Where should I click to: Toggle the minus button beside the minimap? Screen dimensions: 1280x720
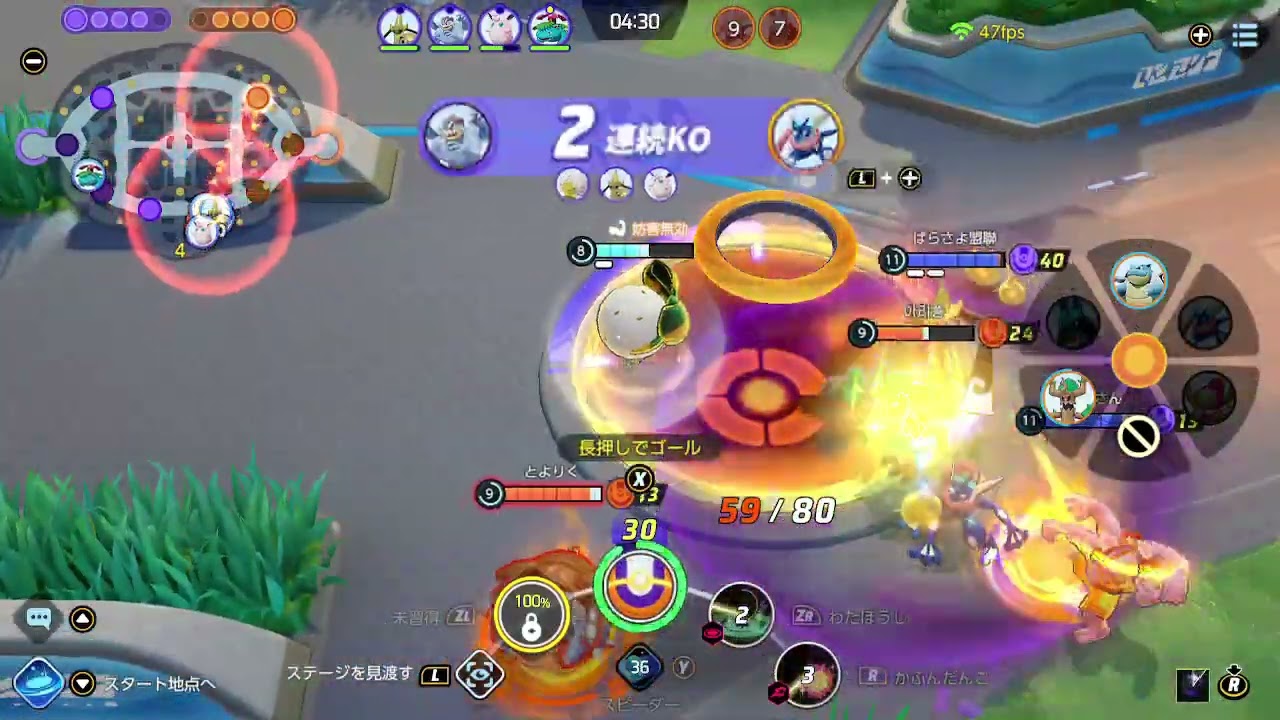[x=34, y=61]
